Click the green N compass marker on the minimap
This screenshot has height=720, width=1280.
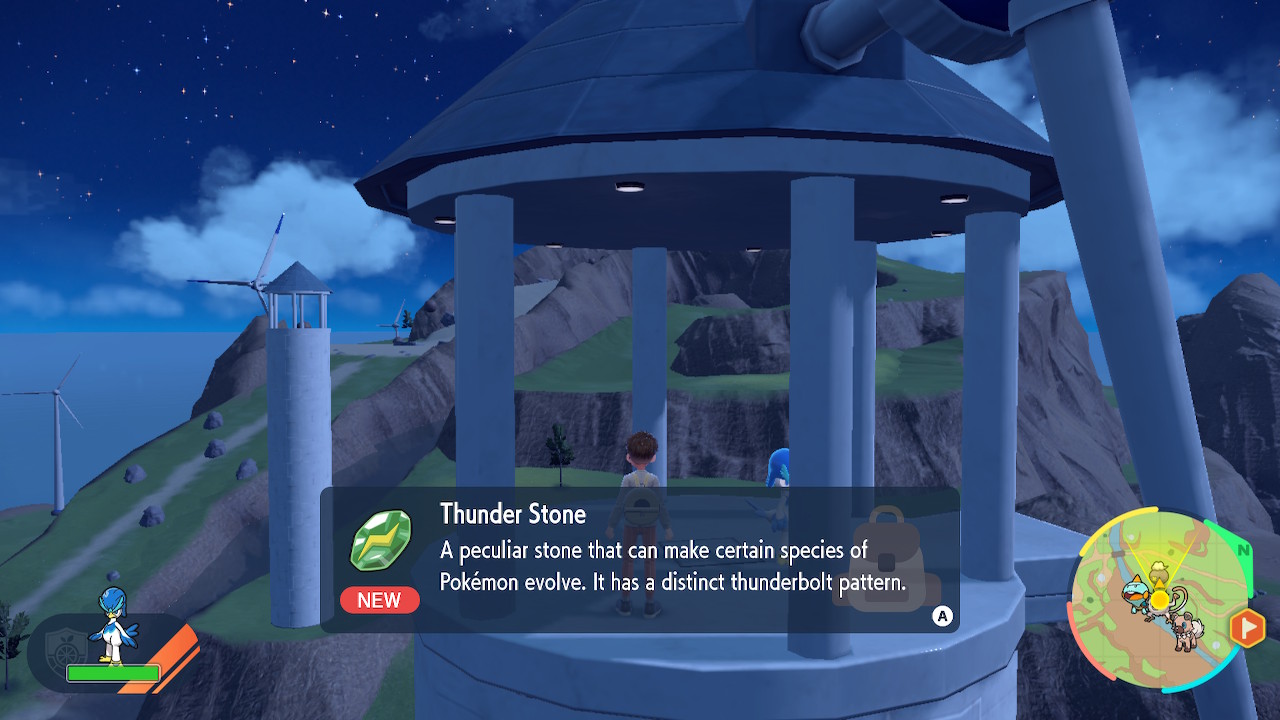[x=1242, y=550]
